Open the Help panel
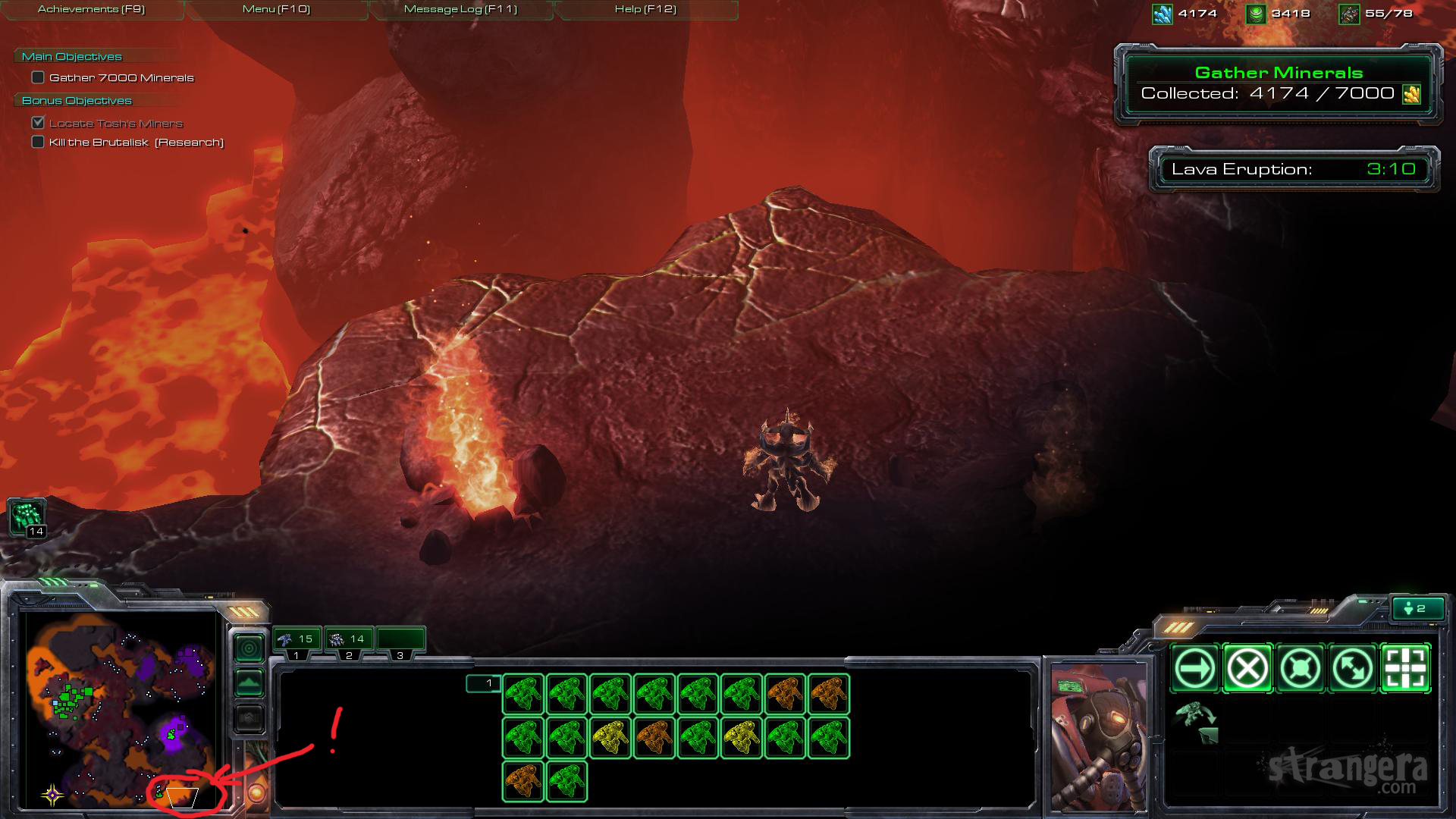 (645, 9)
